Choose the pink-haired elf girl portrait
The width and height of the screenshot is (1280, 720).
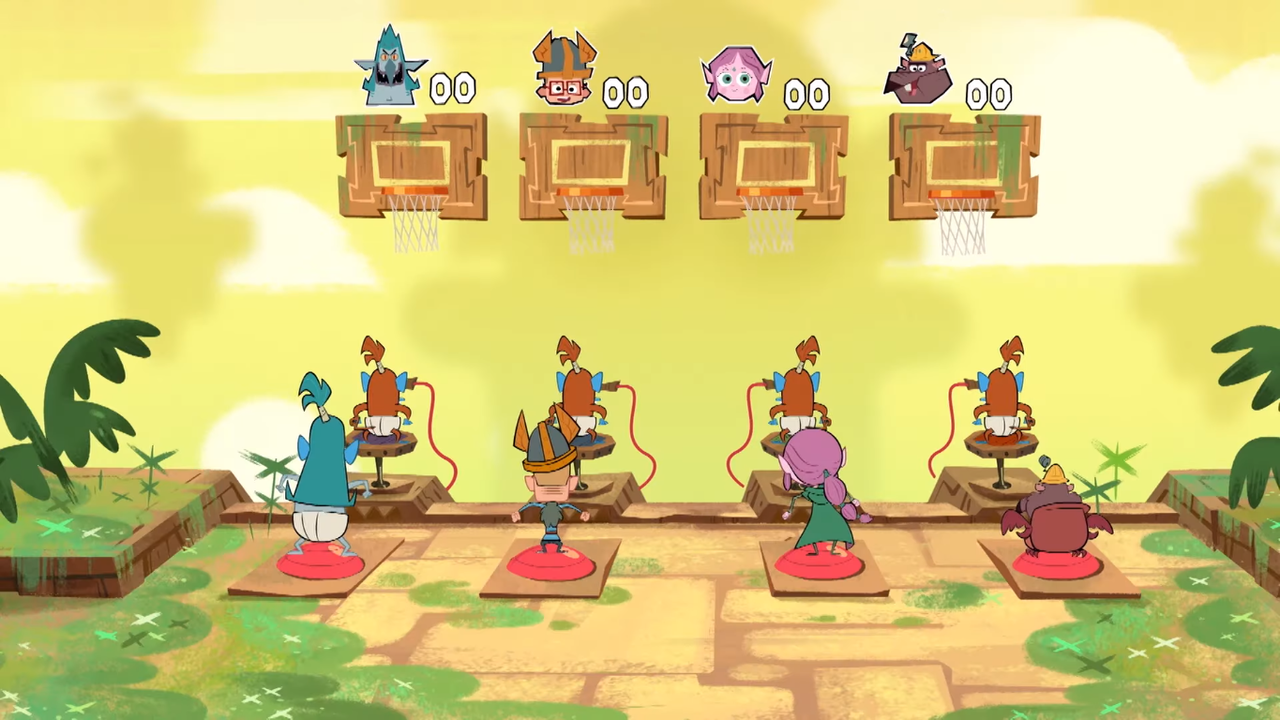(x=739, y=75)
